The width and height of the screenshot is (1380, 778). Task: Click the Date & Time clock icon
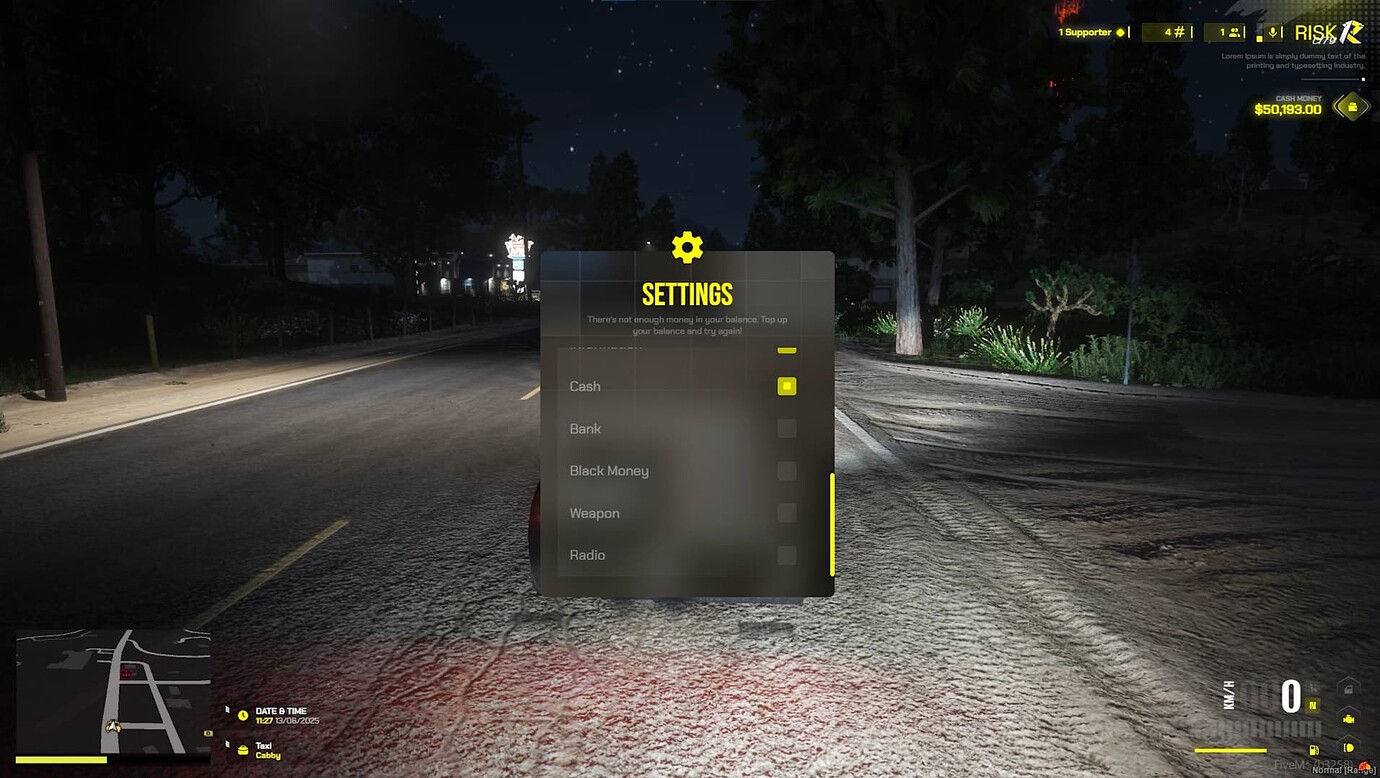tap(241, 714)
